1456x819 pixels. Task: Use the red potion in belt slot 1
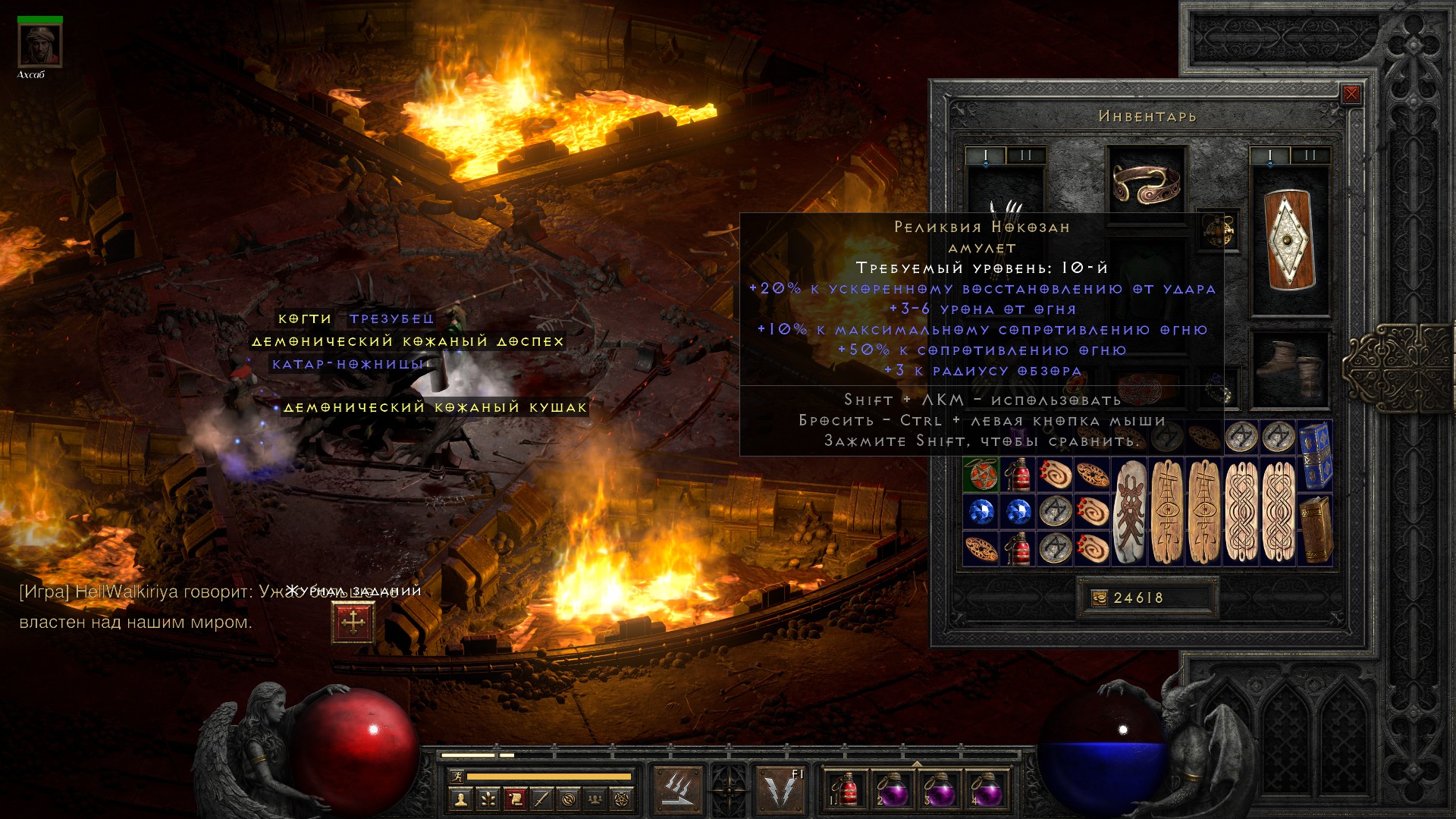click(x=846, y=789)
